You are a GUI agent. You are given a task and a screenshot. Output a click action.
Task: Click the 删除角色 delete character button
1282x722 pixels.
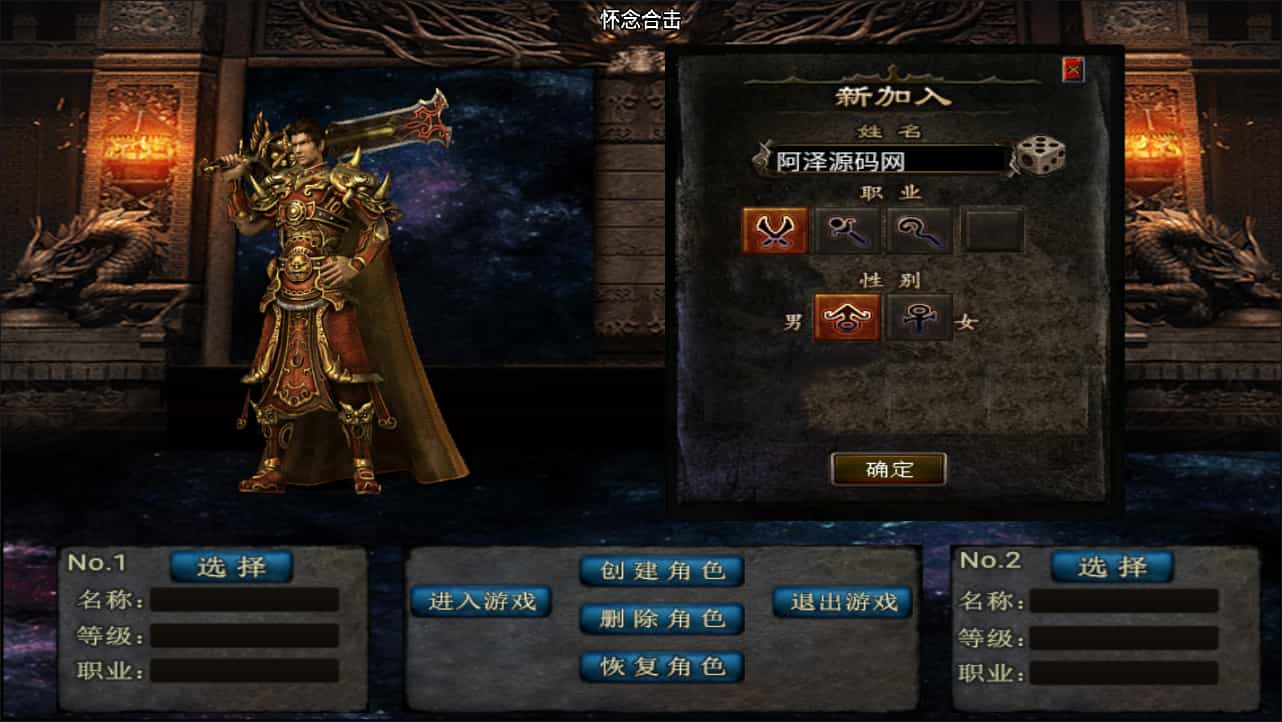pyautogui.click(x=661, y=619)
